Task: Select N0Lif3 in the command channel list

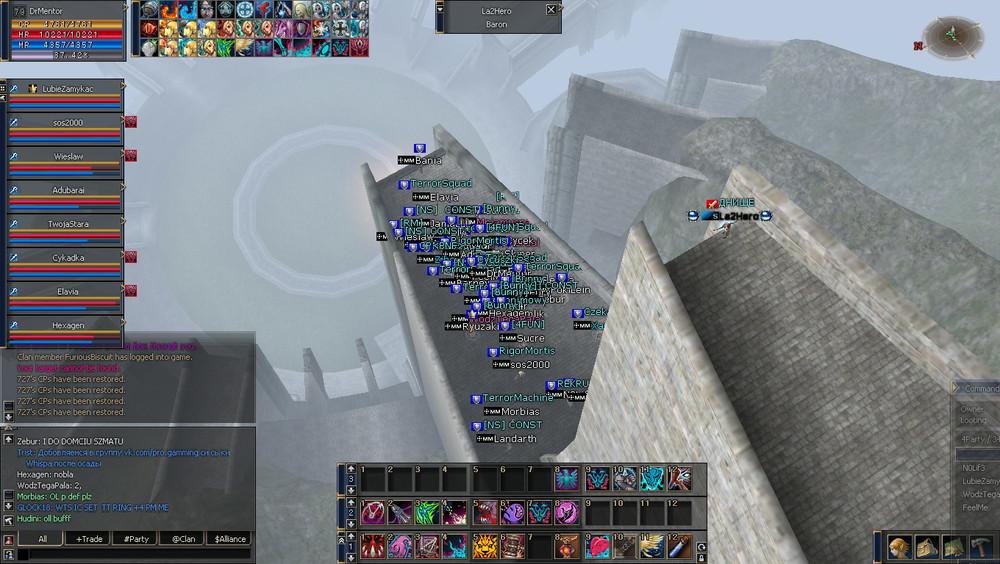Action: (975, 466)
